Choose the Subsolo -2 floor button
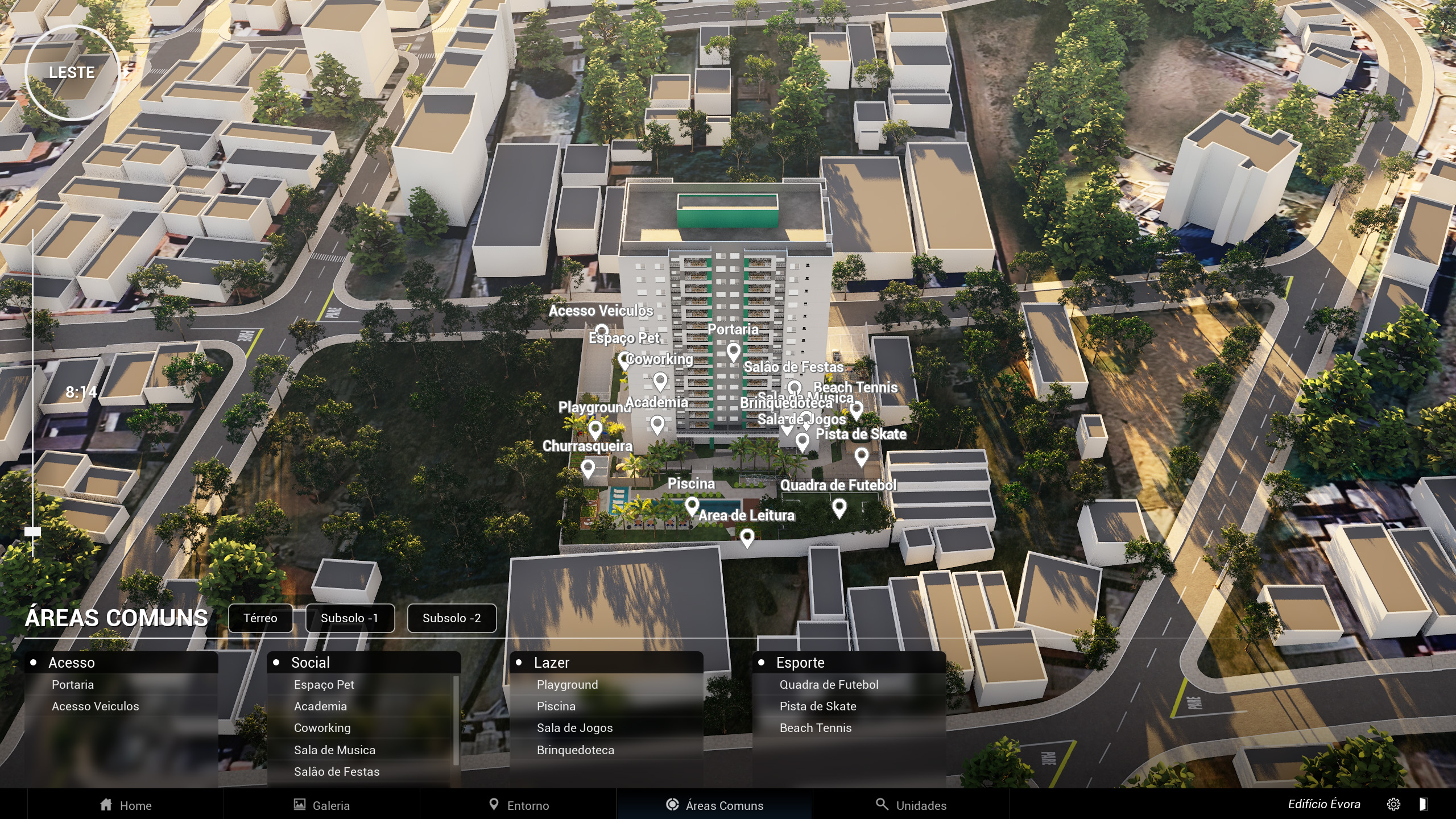This screenshot has width=1456, height=819. point(452,618)
